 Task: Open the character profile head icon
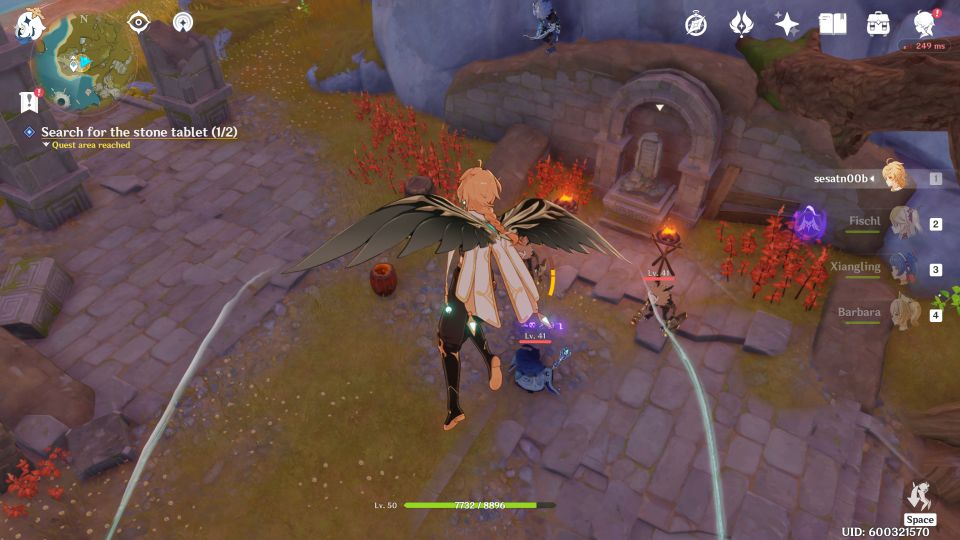click(x=925, y=24)
